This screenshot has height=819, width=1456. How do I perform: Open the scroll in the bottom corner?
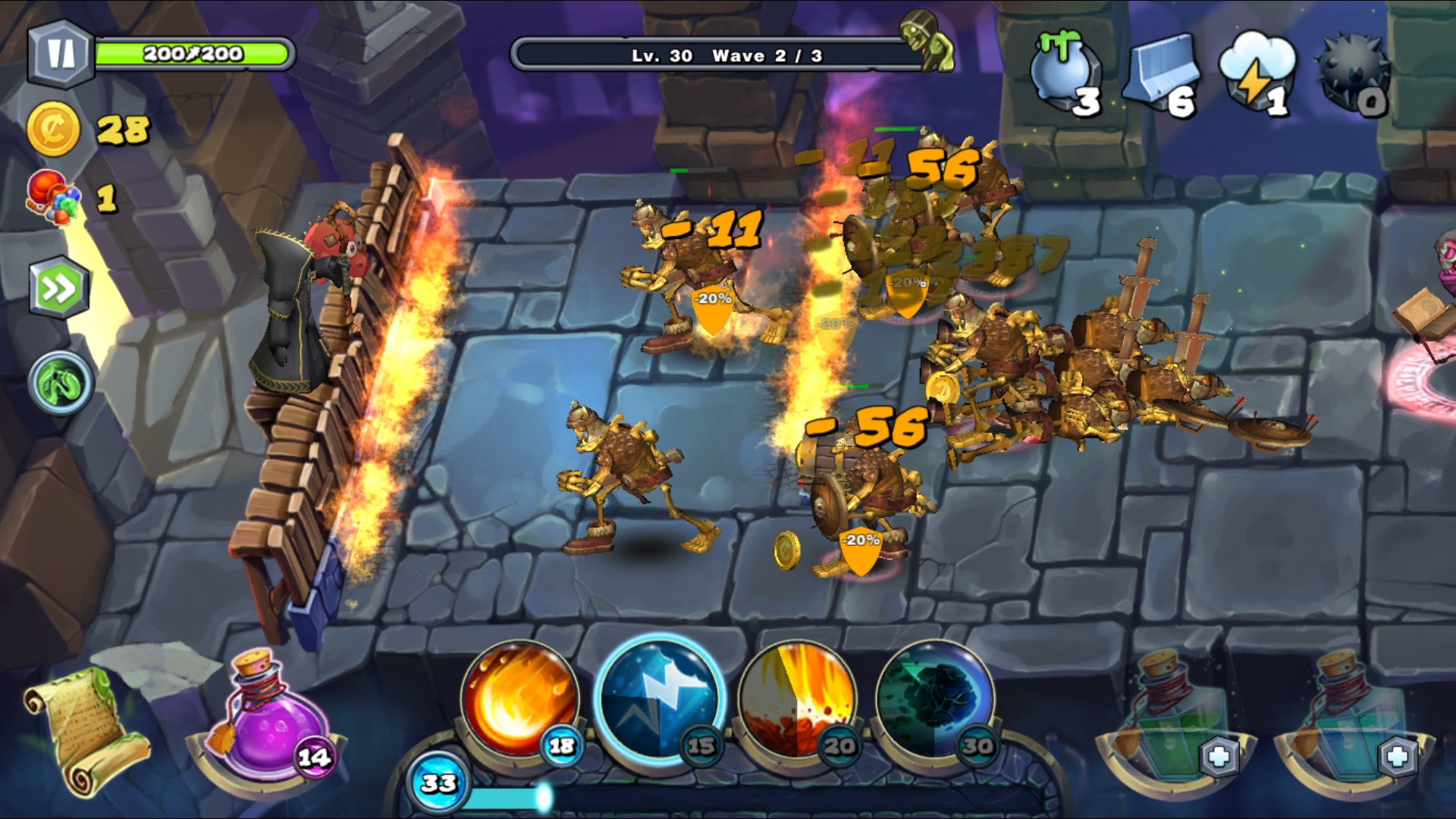tap(83, 728)
